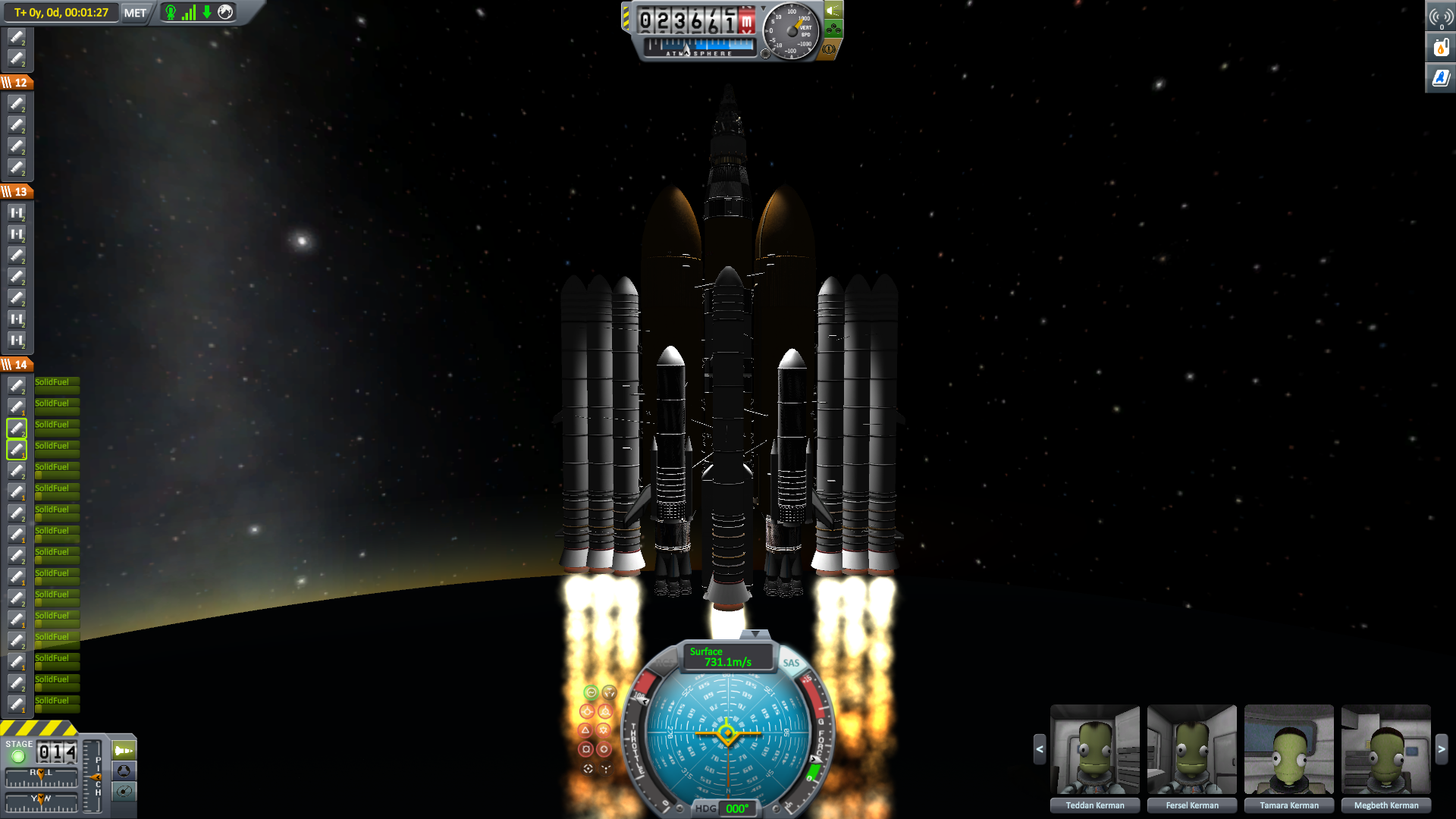The height and width of the screenshot is (819, 1456).
Task: Toggle the brakes action button
Action: click(829, 49)
